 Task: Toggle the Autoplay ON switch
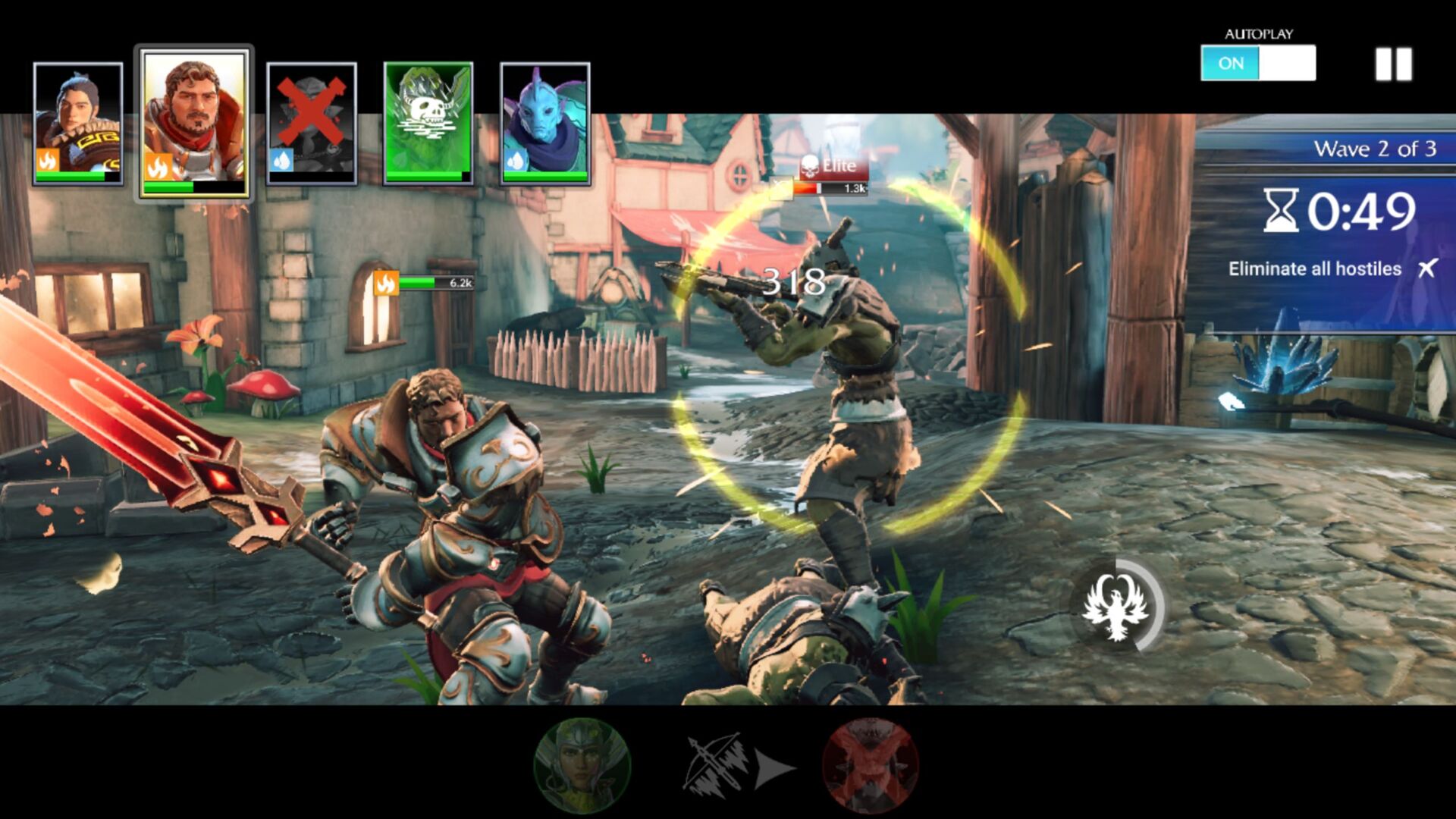[x=1257, y=63]
